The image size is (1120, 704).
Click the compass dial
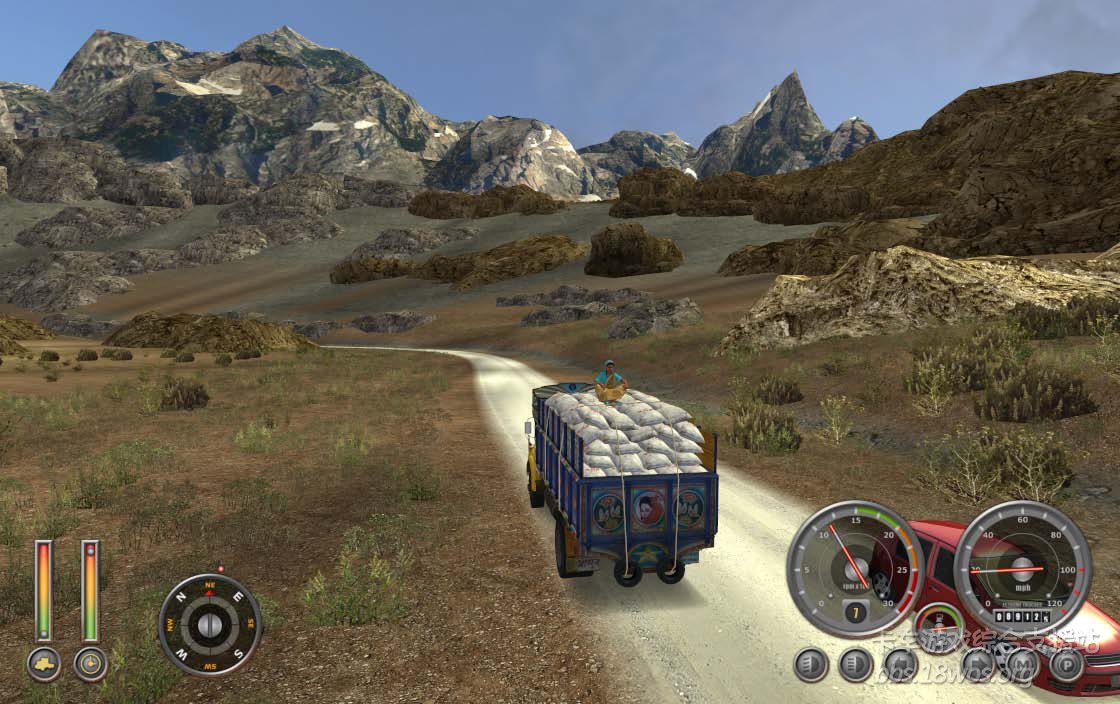(x=210, y=625)
